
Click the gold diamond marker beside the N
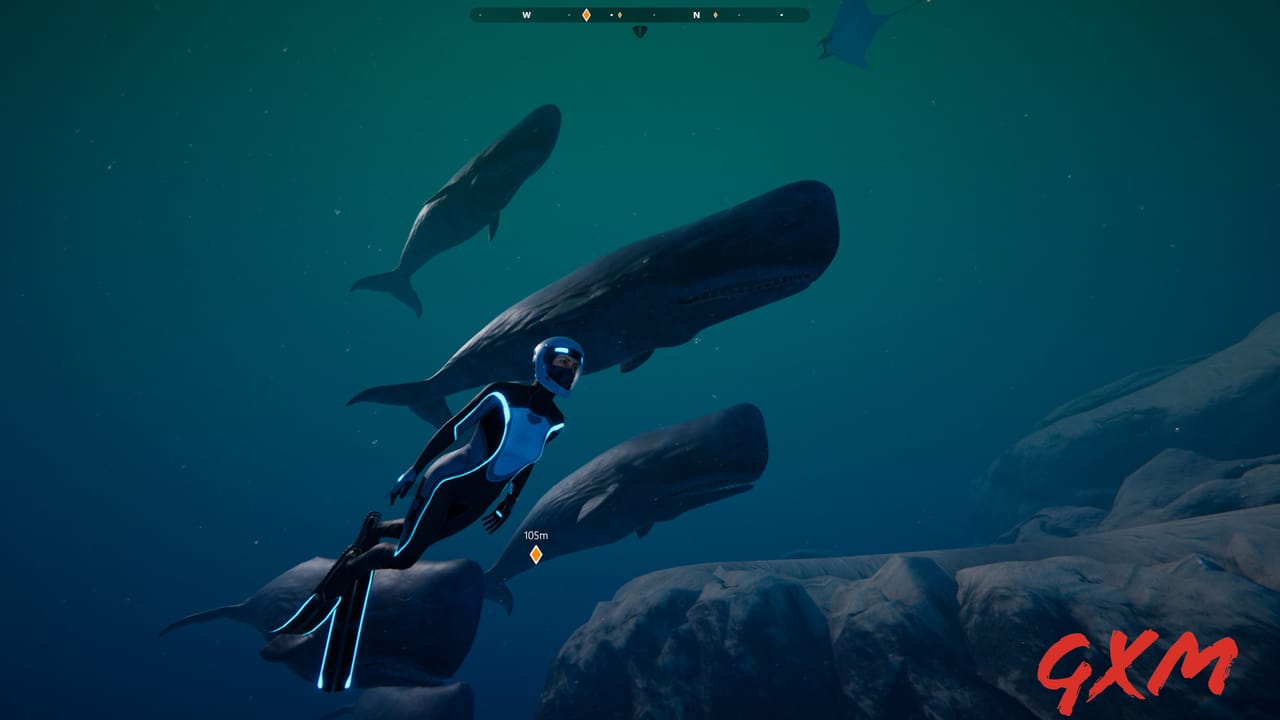click(x=716, y=15)
